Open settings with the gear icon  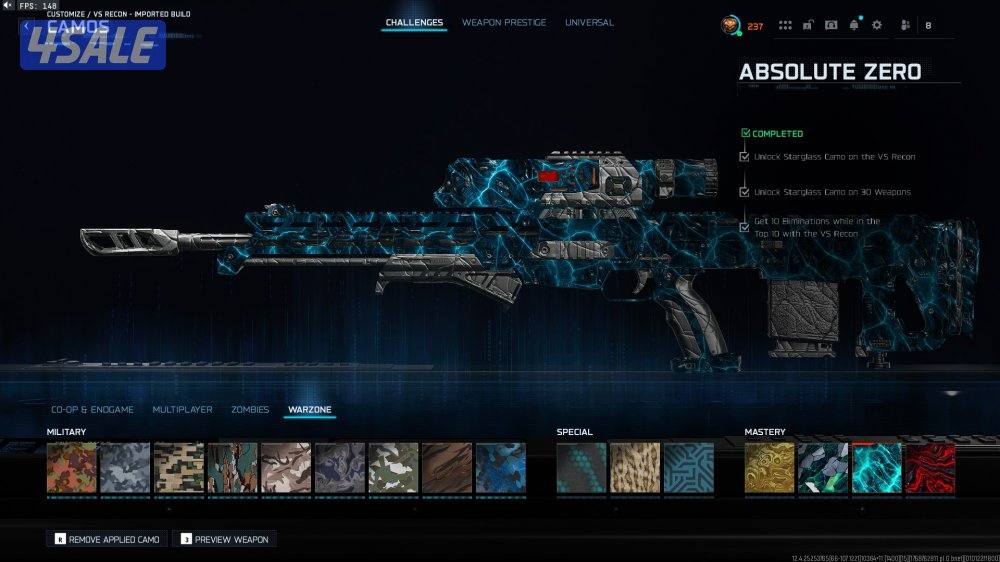877,25
